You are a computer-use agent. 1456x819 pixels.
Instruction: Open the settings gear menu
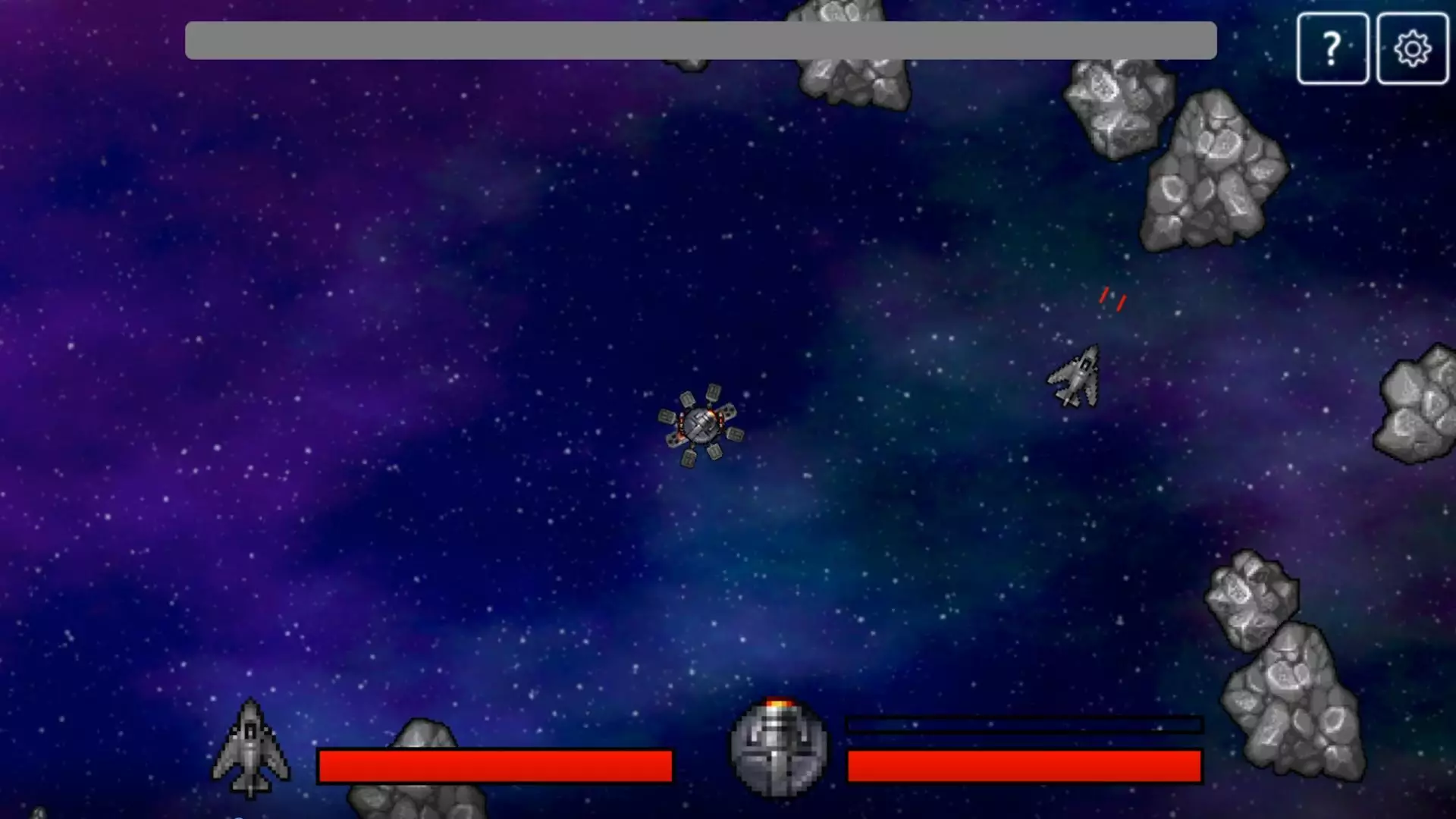pyautogui.click(x=1410, y=49)
